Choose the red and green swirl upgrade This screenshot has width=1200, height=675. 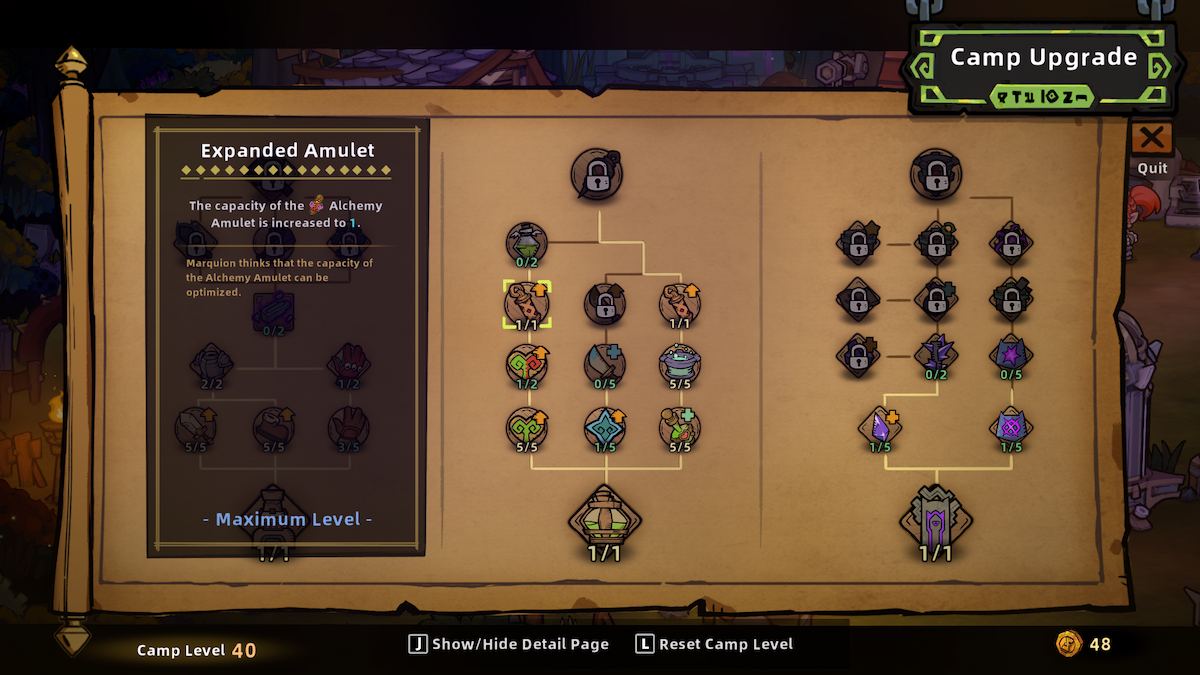click(527, 365)
